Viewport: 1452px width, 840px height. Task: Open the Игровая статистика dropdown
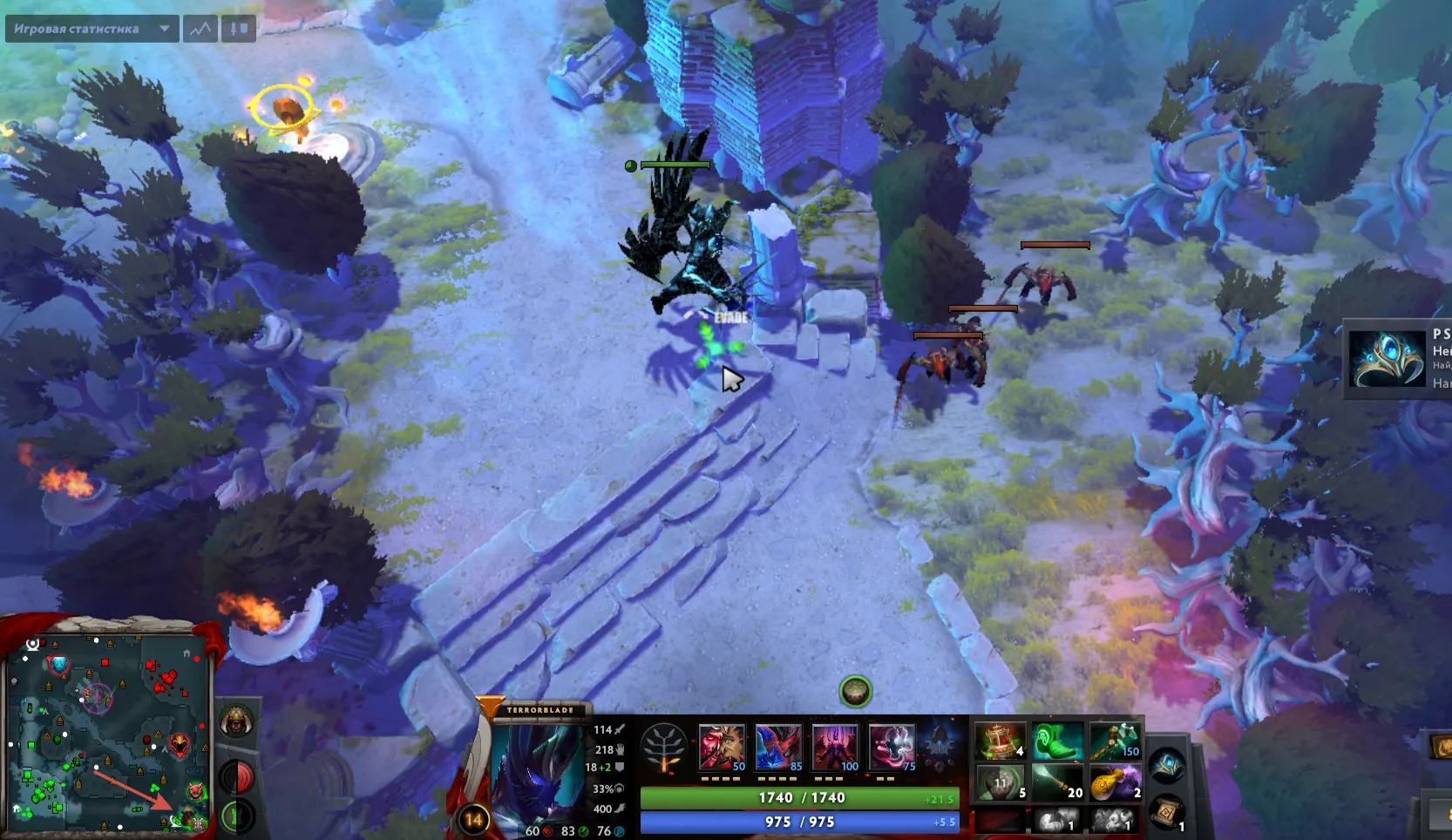pyautogui.click(x=92, y=29)
